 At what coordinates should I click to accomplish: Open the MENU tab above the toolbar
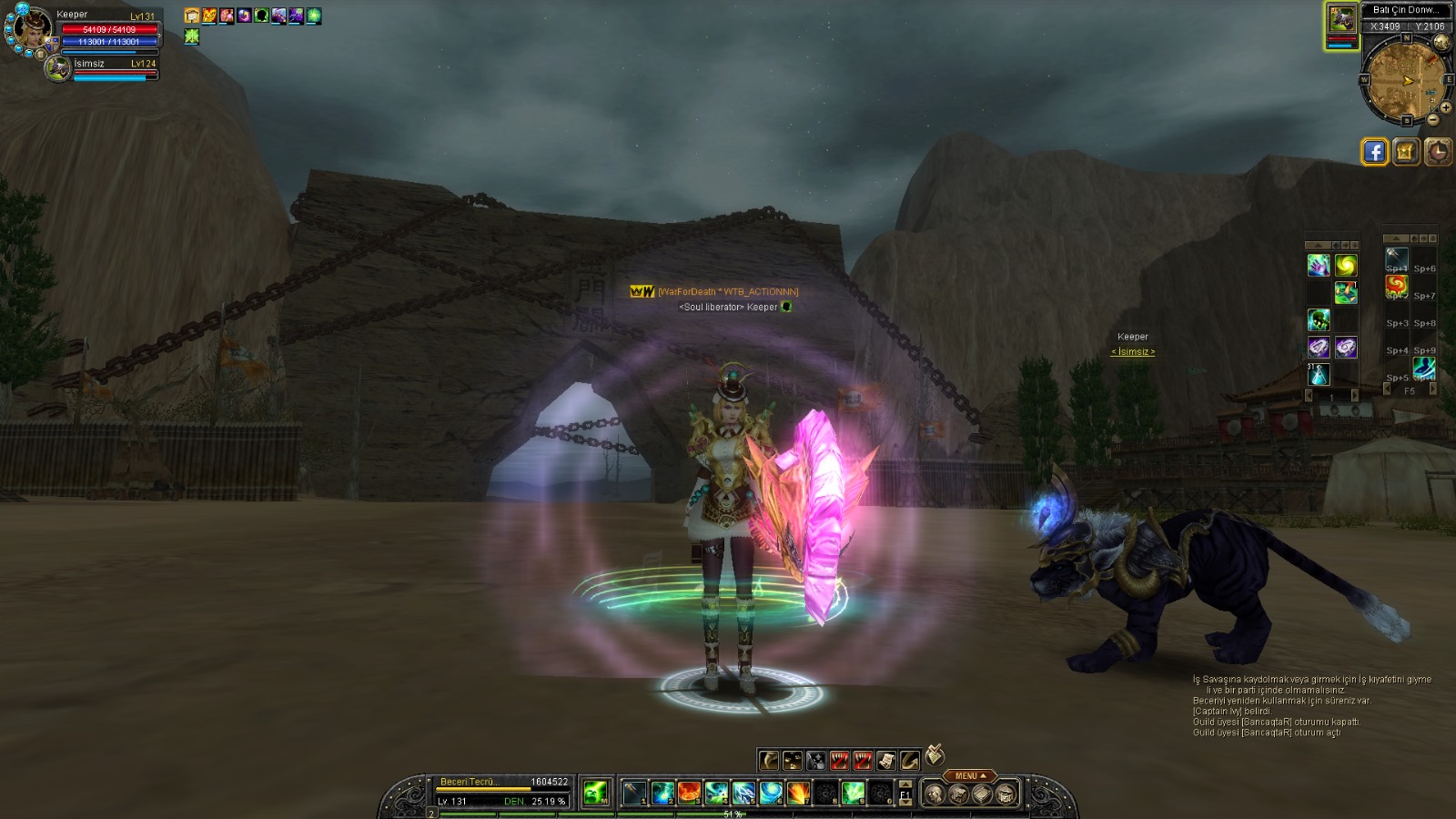click(x=970, y=776)
